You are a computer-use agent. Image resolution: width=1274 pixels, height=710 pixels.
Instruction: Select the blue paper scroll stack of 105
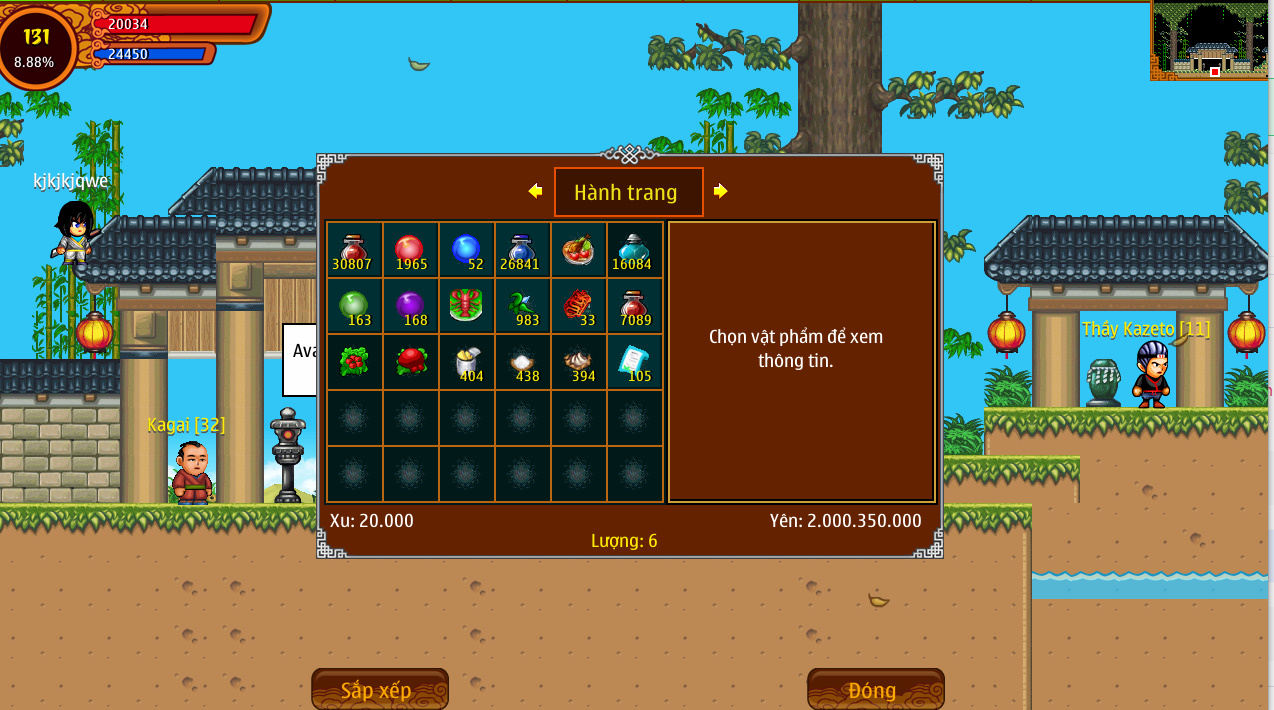[634, 362]
